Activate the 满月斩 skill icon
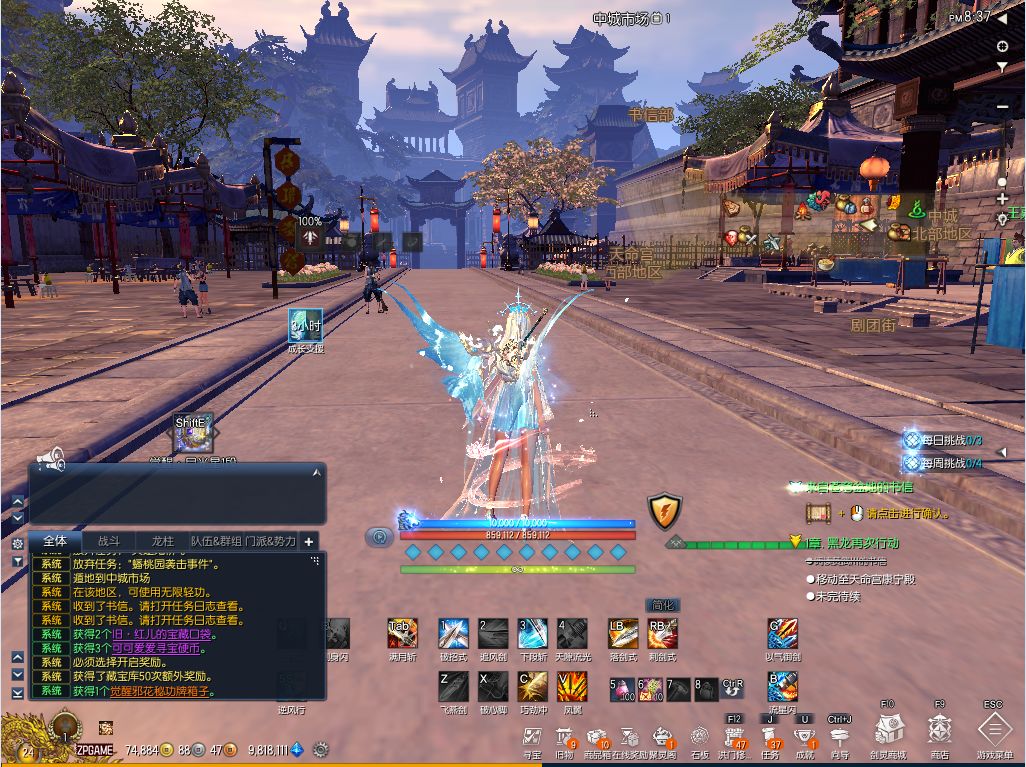The image size is (1026, 767). [402, 633]
